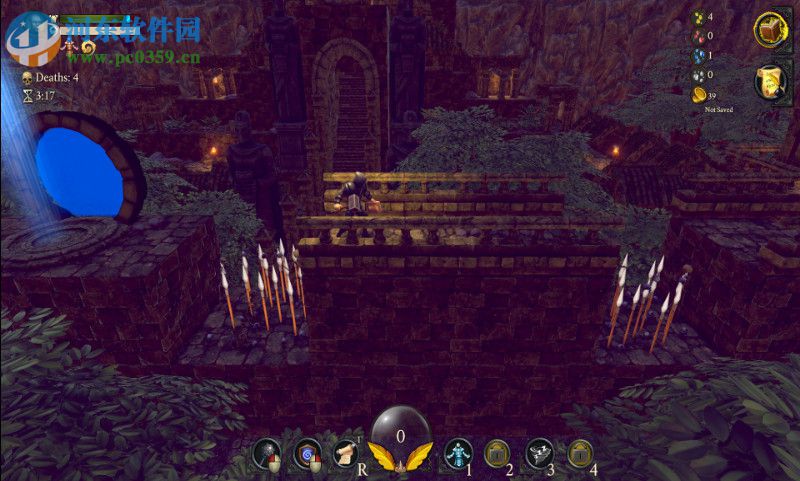Screen dimensions: 800x481
Task: Select the locked ability slot numbered 2
Action: (x=497, y=453)
